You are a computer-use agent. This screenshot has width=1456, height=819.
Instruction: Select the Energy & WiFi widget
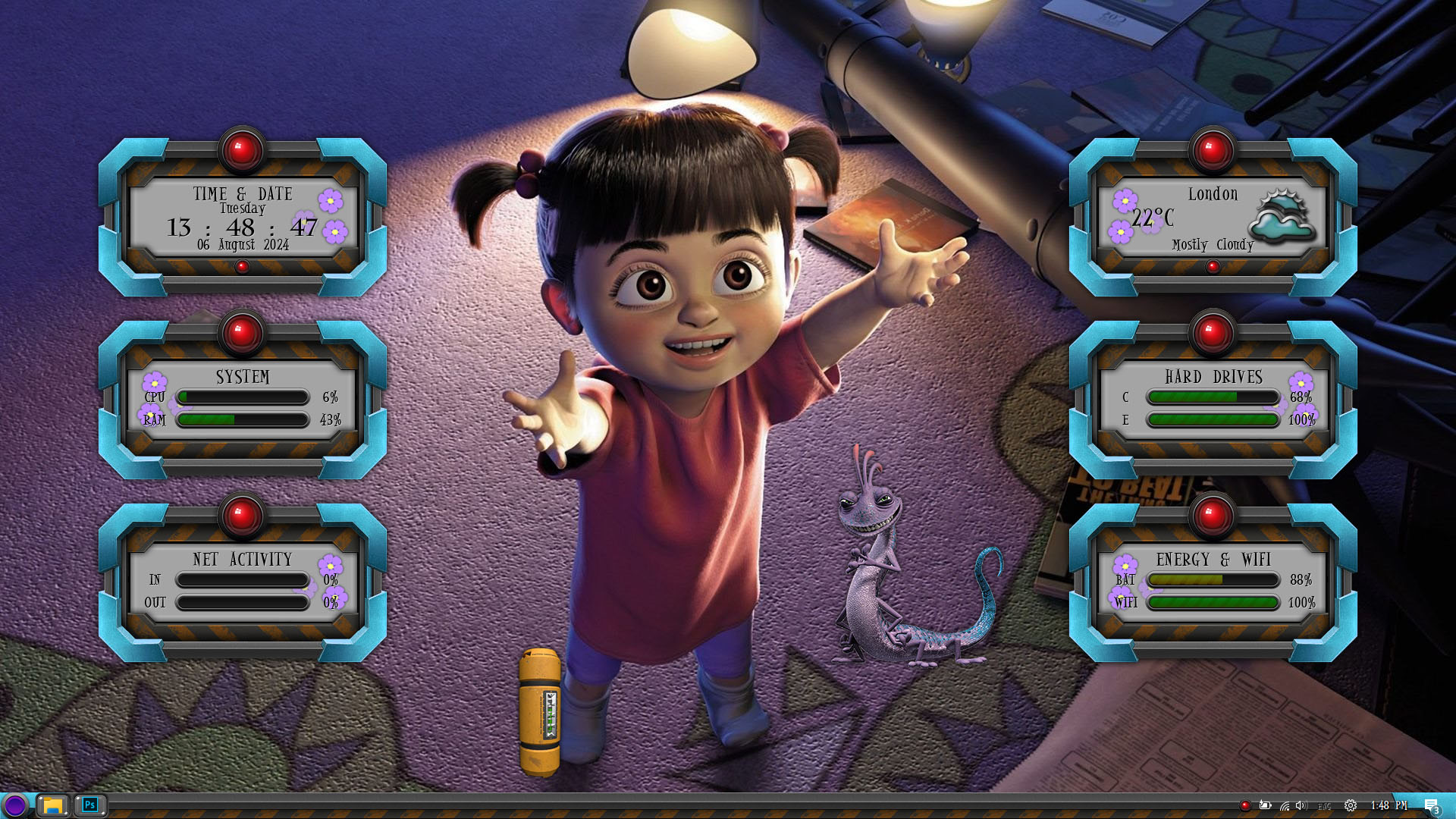point(1213,584)
